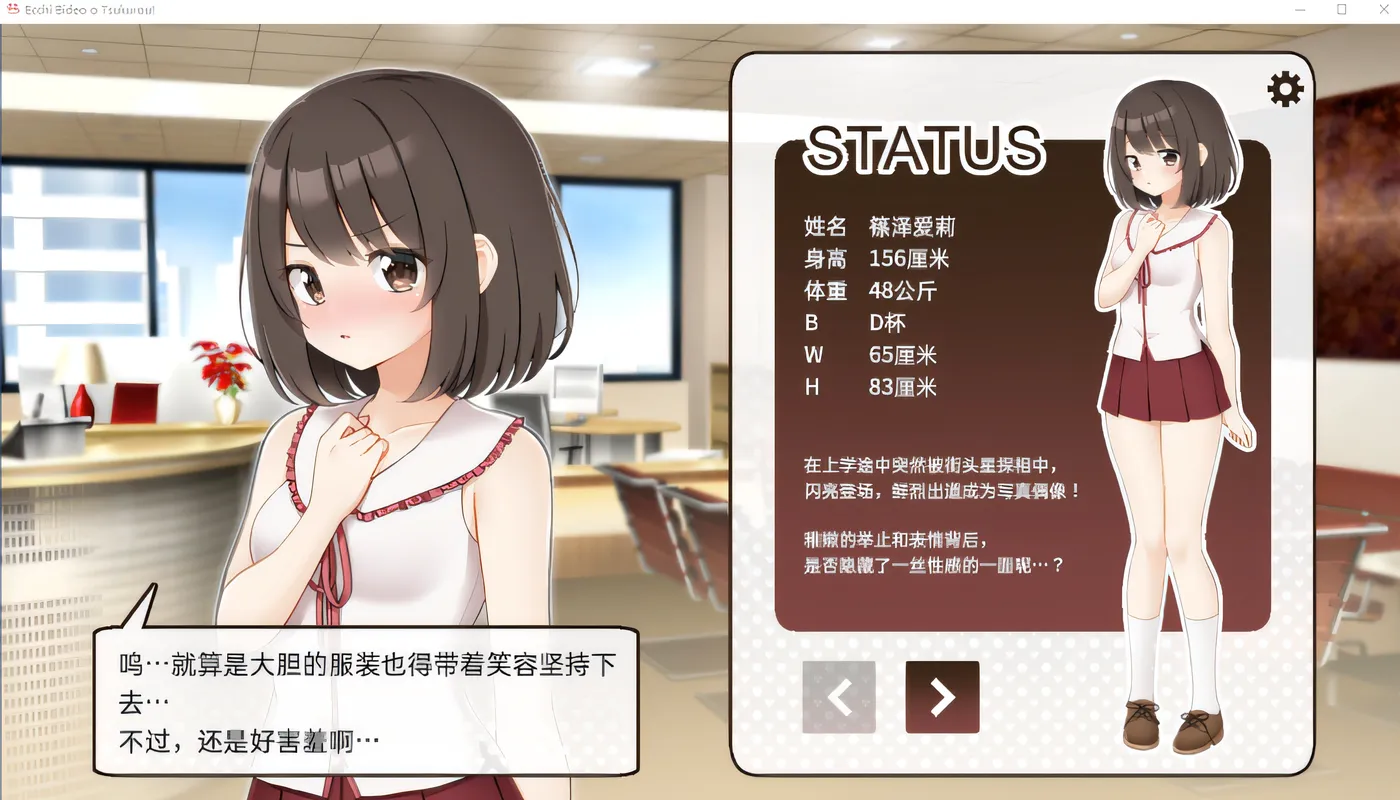Select the name 篠泽爱莉 on the card

point(910,226)
